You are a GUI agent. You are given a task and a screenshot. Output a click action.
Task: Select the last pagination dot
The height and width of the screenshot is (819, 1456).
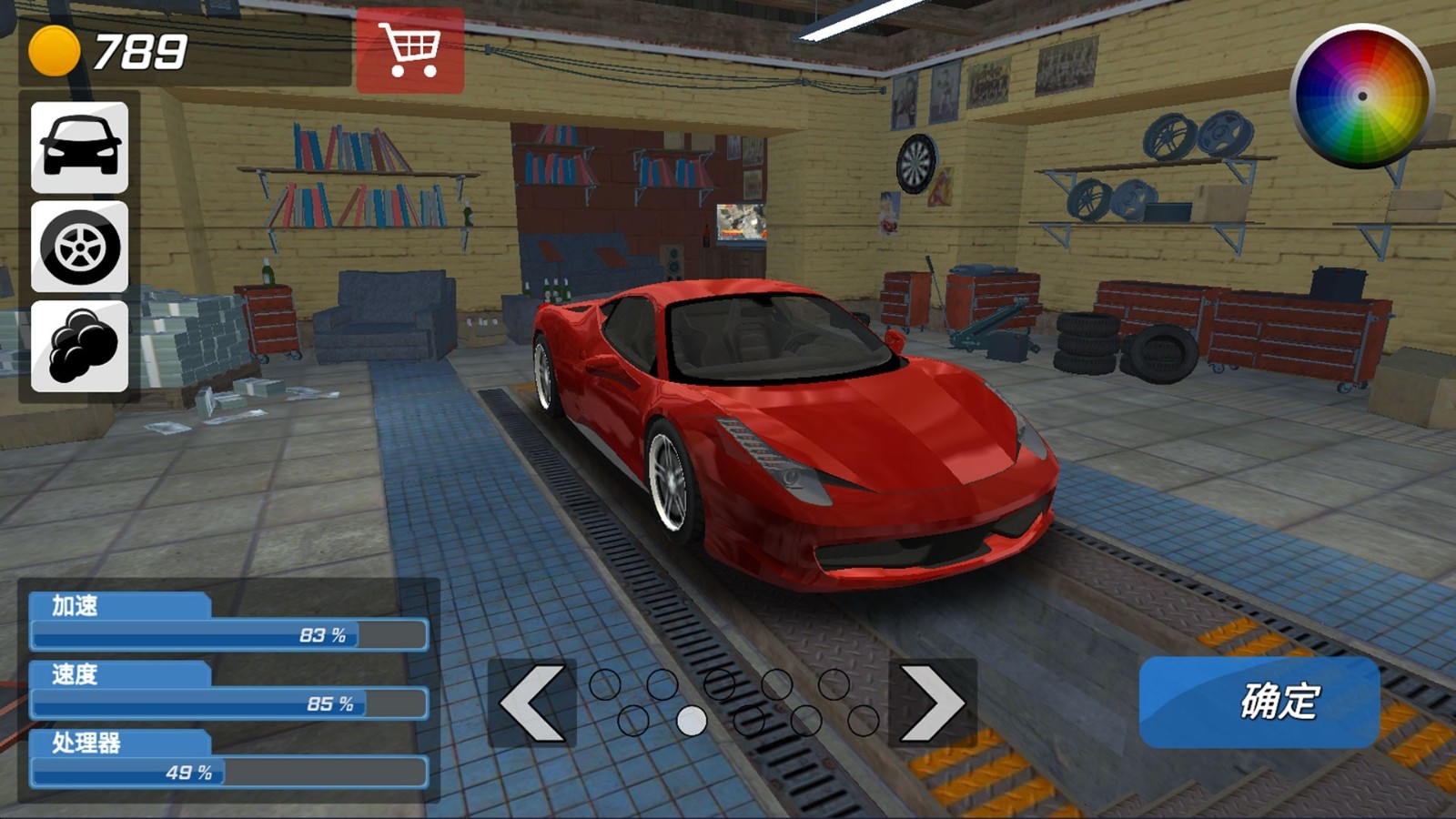click(x=863, y=720)
